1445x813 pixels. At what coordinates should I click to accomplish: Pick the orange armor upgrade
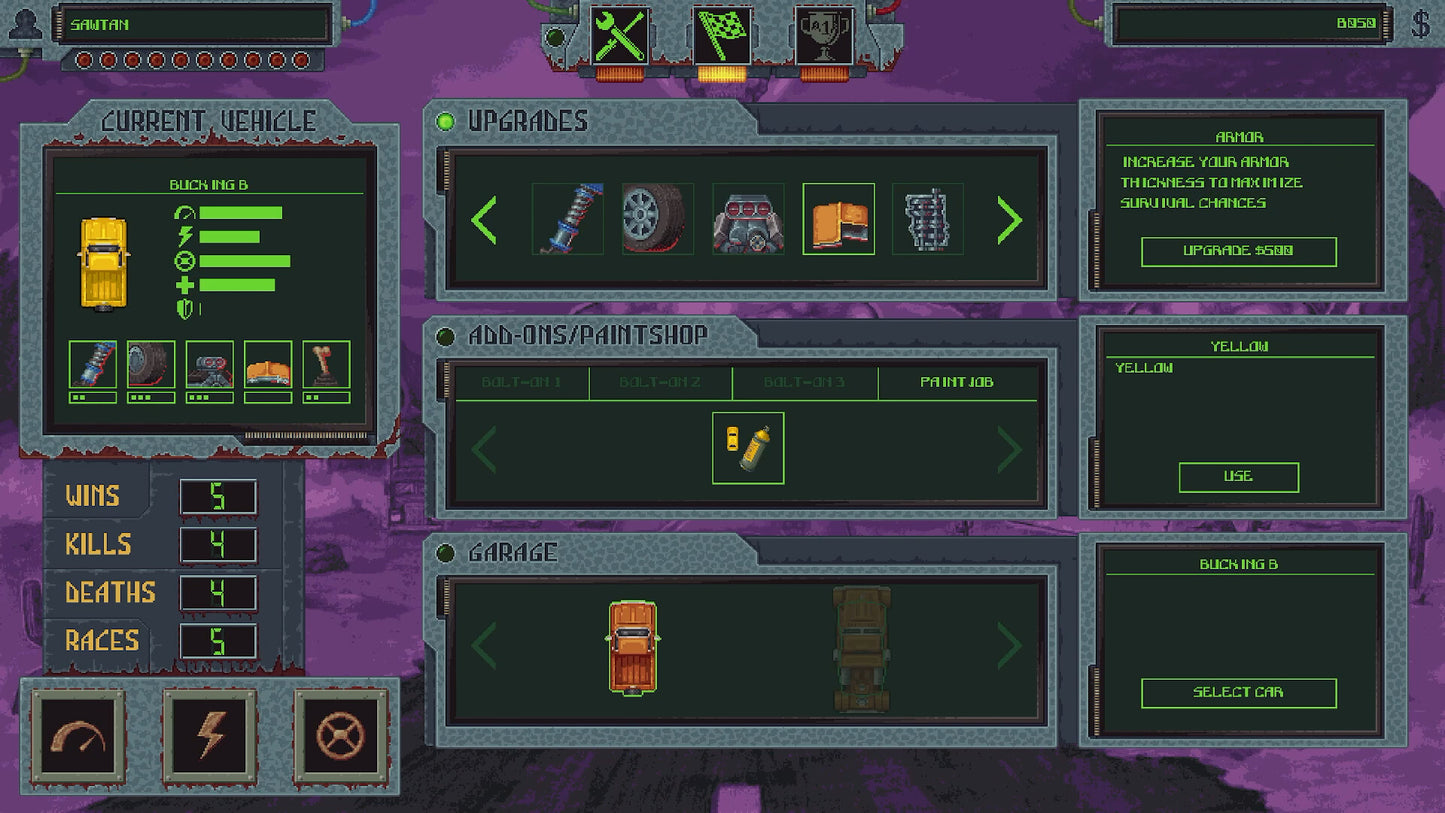coord(838,219)
